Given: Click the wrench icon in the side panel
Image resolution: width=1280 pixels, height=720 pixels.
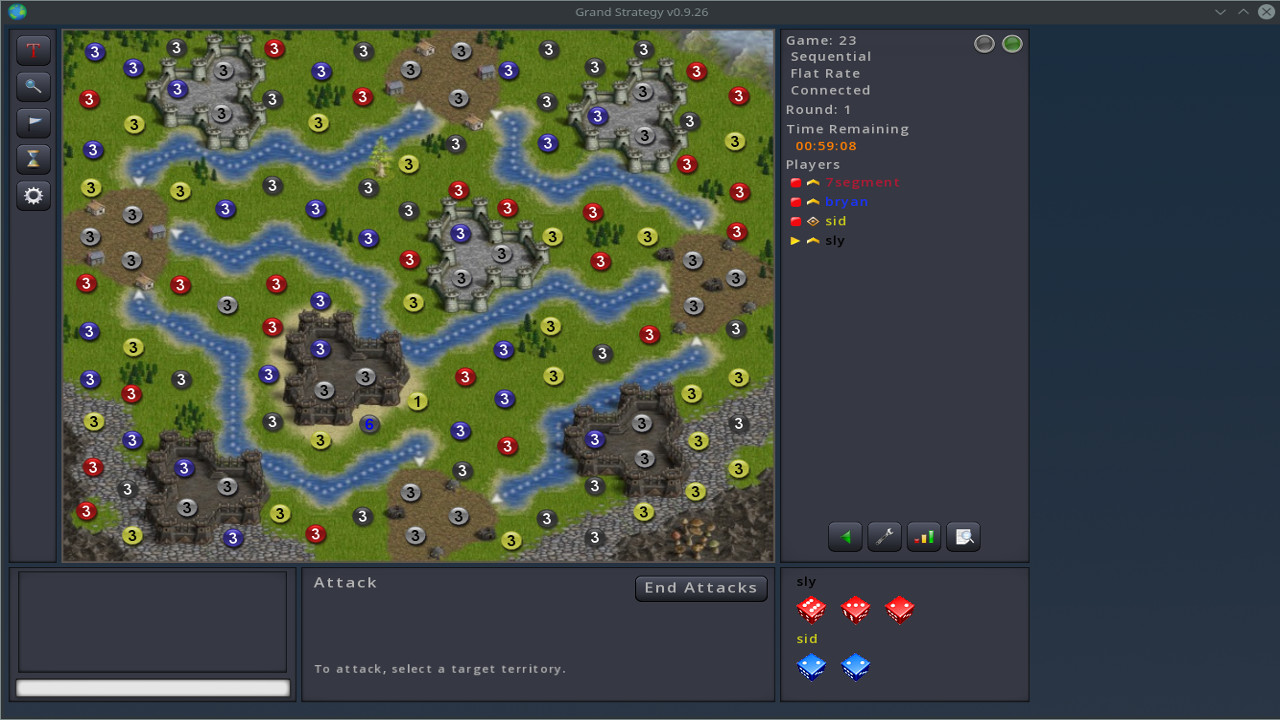Looking at the screenshot, I should pyautogui.click(x=884, y=536).
